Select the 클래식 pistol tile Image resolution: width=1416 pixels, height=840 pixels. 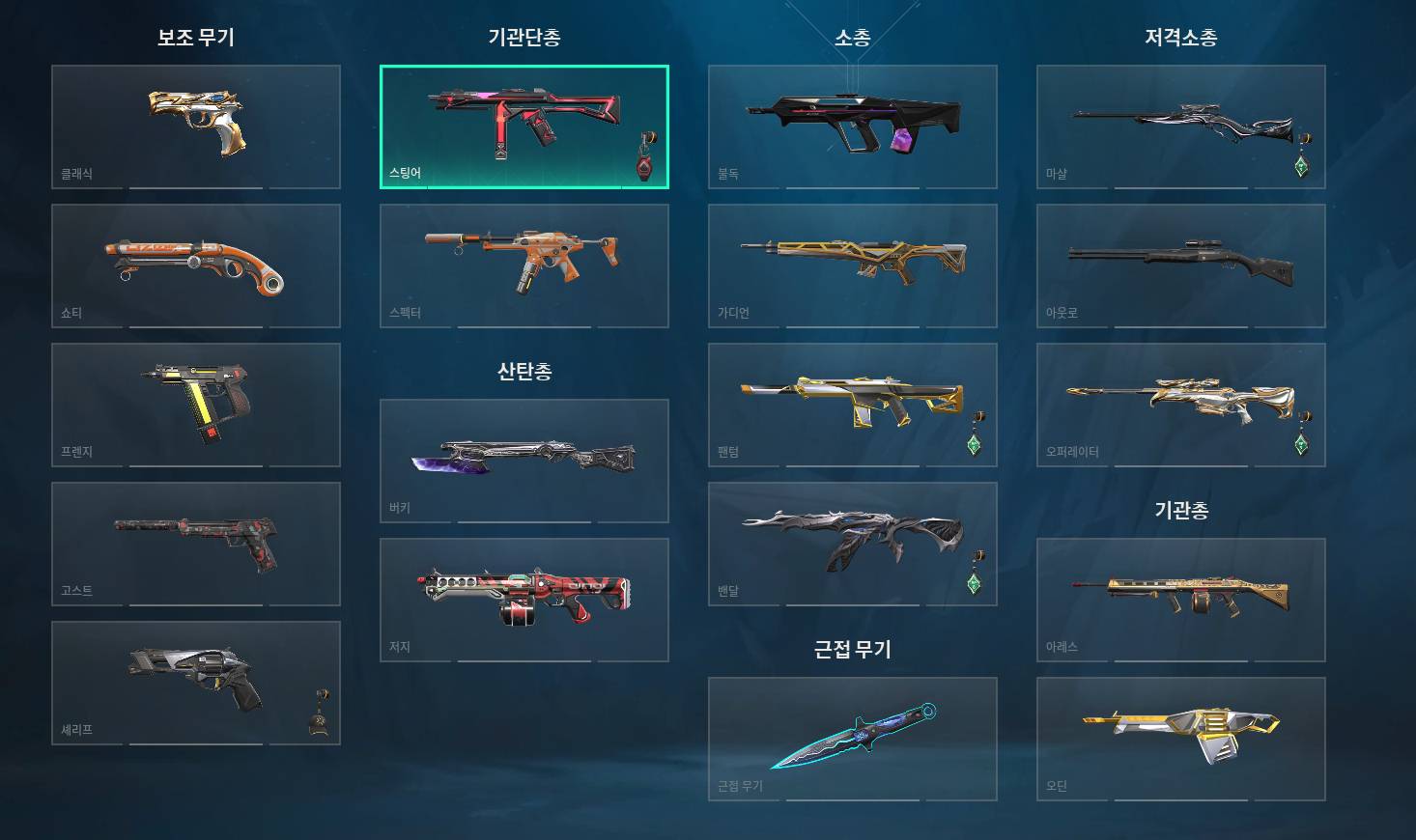(196, 126)
